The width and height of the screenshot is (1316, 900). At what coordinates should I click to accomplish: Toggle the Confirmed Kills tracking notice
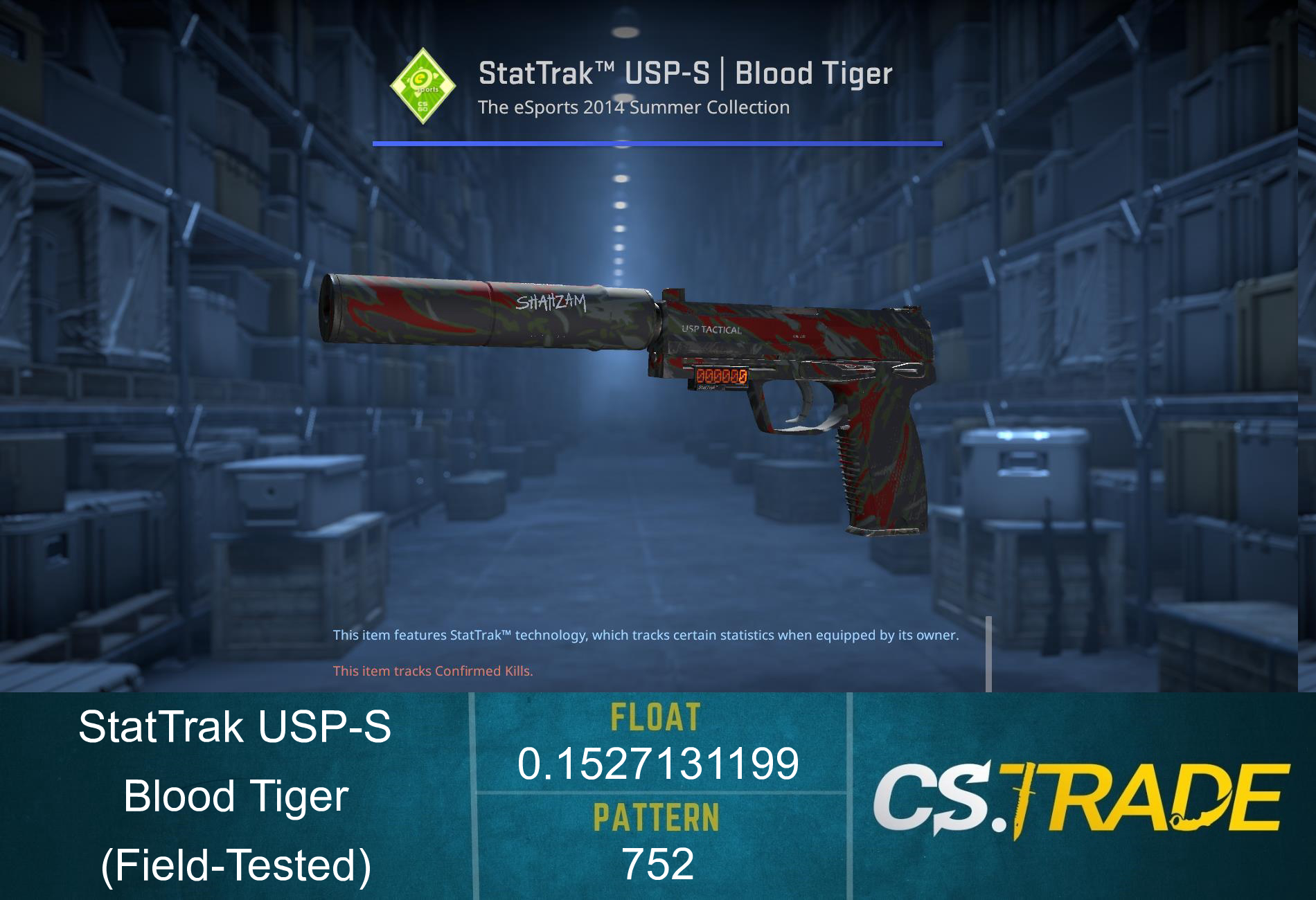tap(433, 670)
